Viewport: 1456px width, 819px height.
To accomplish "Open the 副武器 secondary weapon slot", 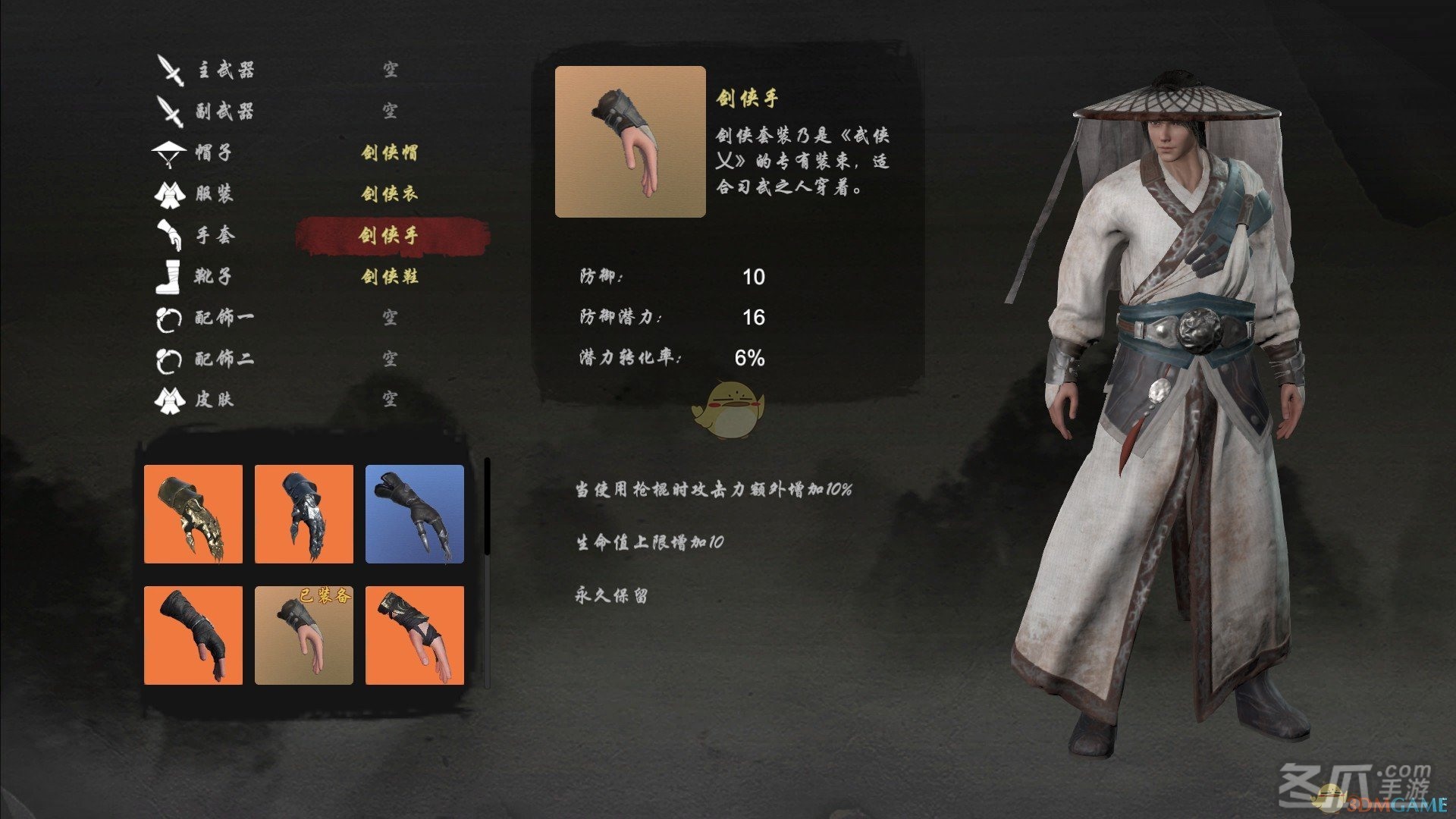I will (x=225, y=111).
